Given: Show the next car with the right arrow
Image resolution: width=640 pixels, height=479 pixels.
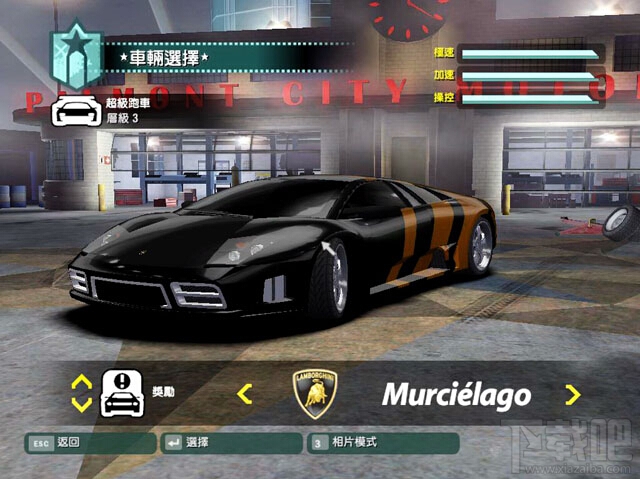Looking at the screenshot, I should 572,394.
